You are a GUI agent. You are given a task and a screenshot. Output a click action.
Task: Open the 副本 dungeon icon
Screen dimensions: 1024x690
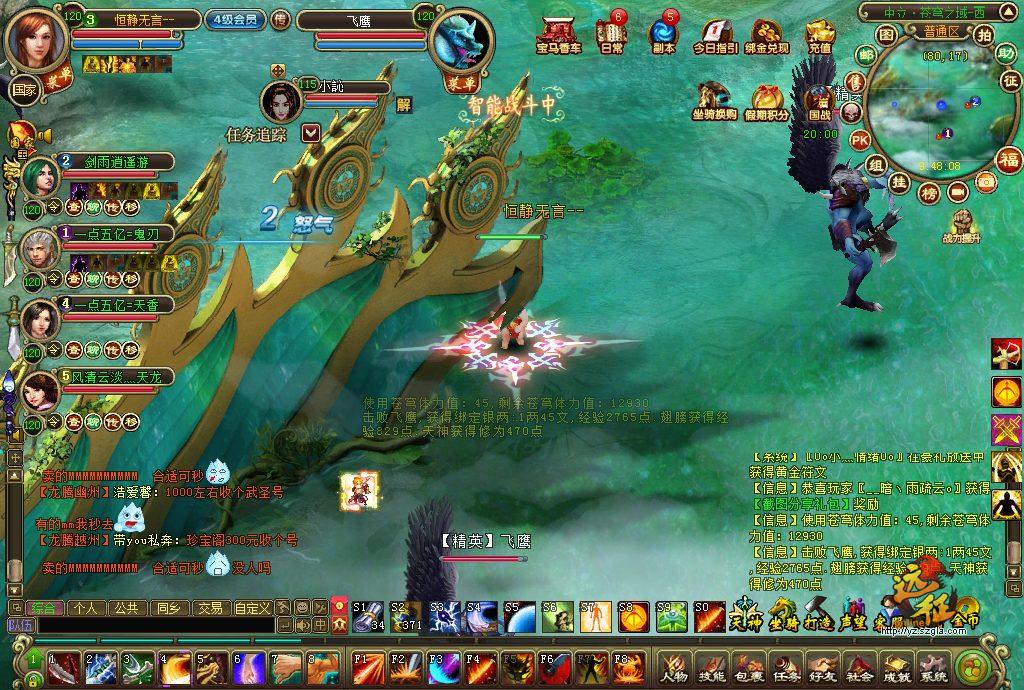point(663,34)
